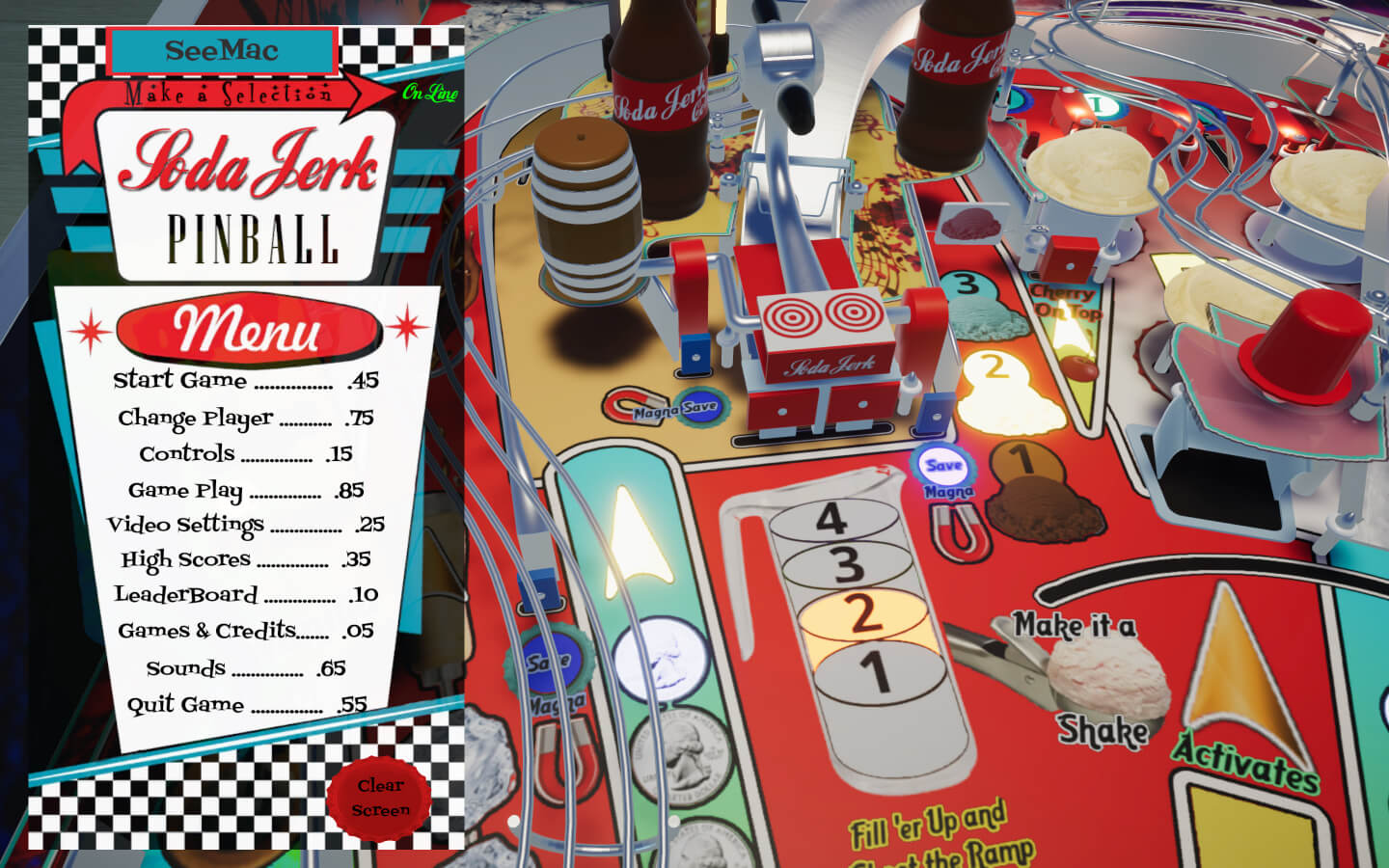This screenshot has height=868, width=1389.
Task: Select Games & Credits
Action: (245, 631)
